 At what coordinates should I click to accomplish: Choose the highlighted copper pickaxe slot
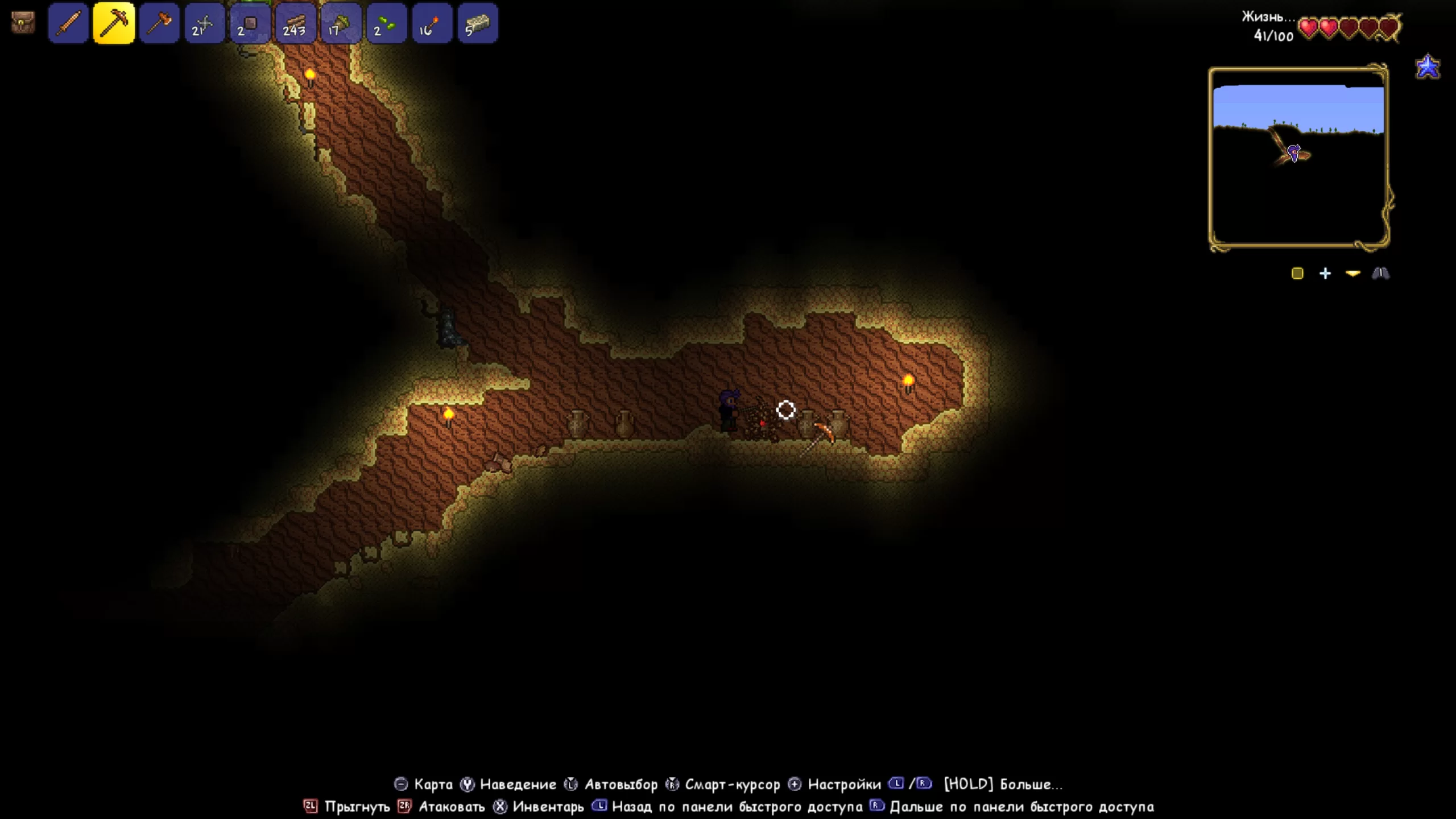(114, 23)
